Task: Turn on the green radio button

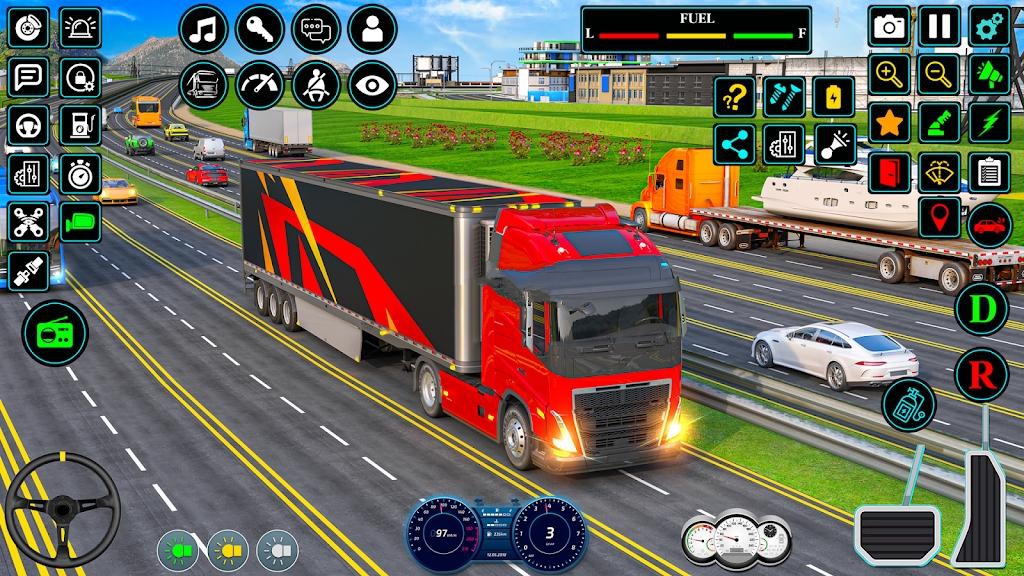Action: tap(54, 333)
